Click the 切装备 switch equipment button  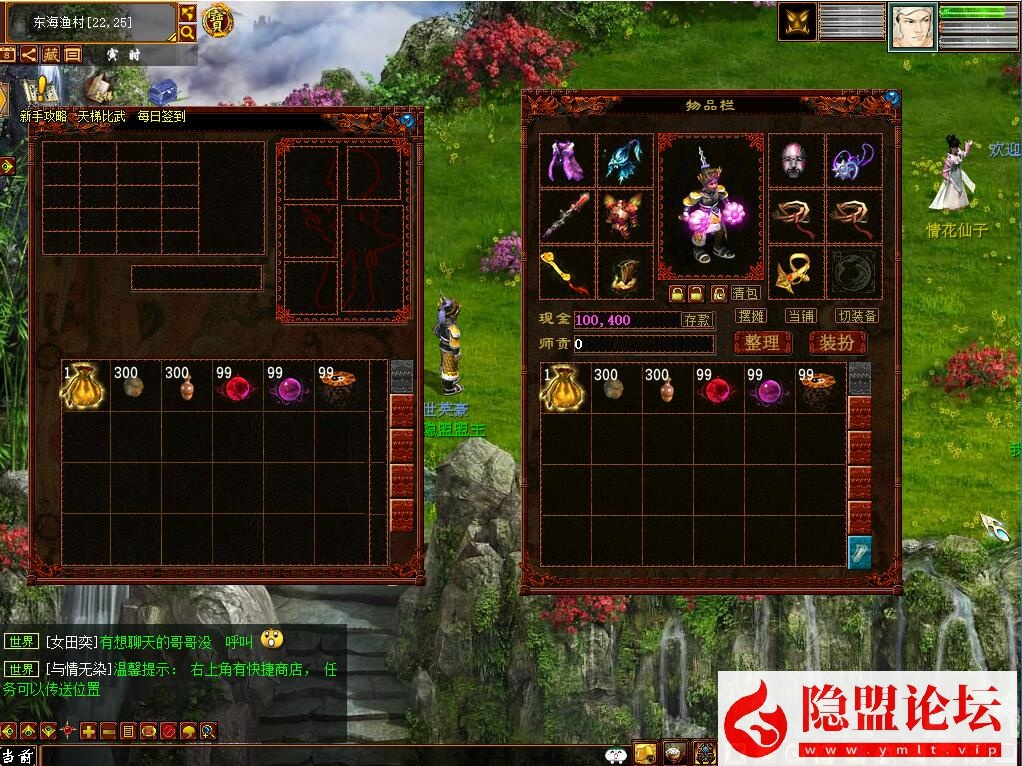pyautogui.click(x=858, y=316)
